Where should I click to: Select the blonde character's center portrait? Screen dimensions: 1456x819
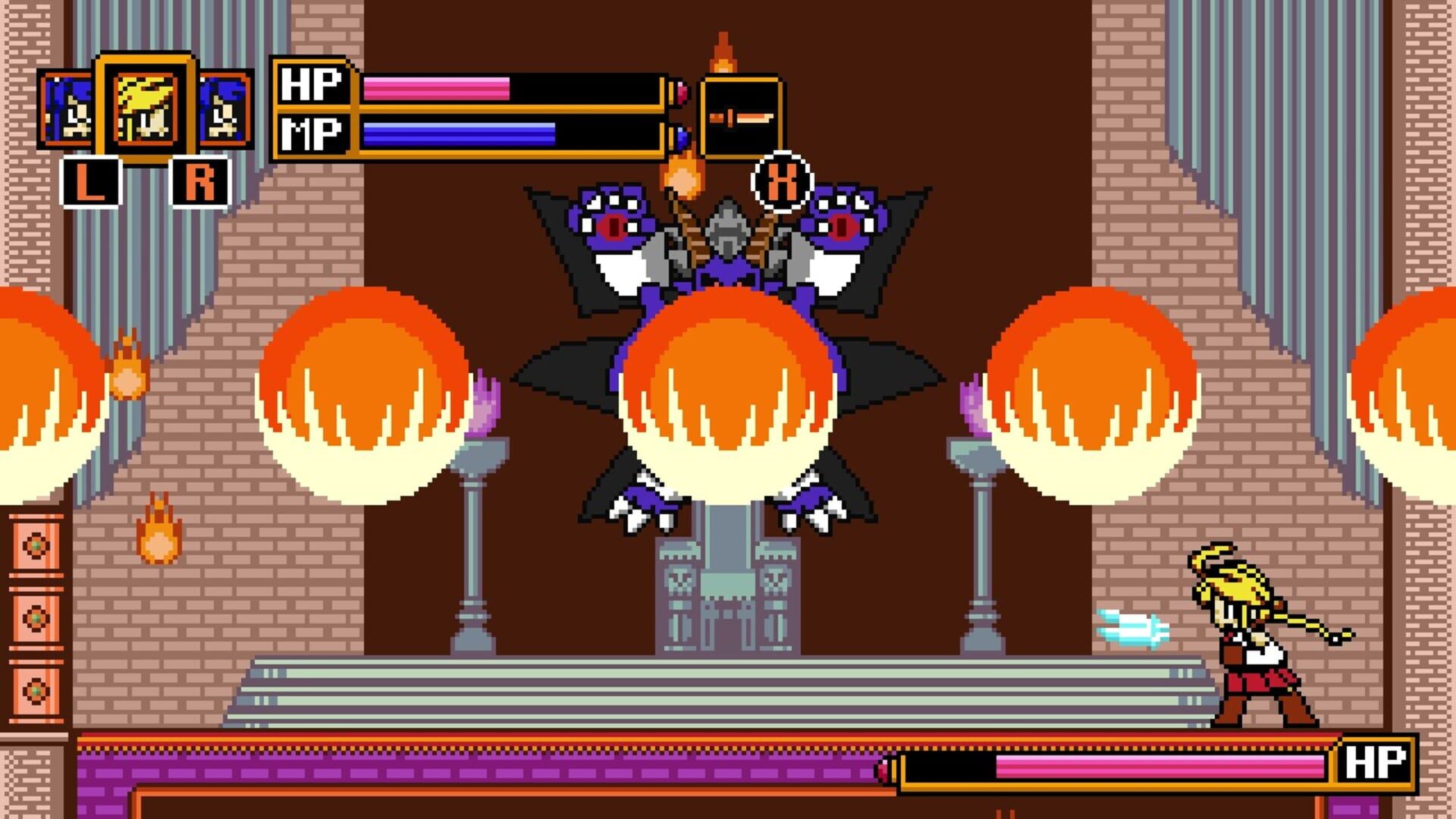(x=144, y=106)
